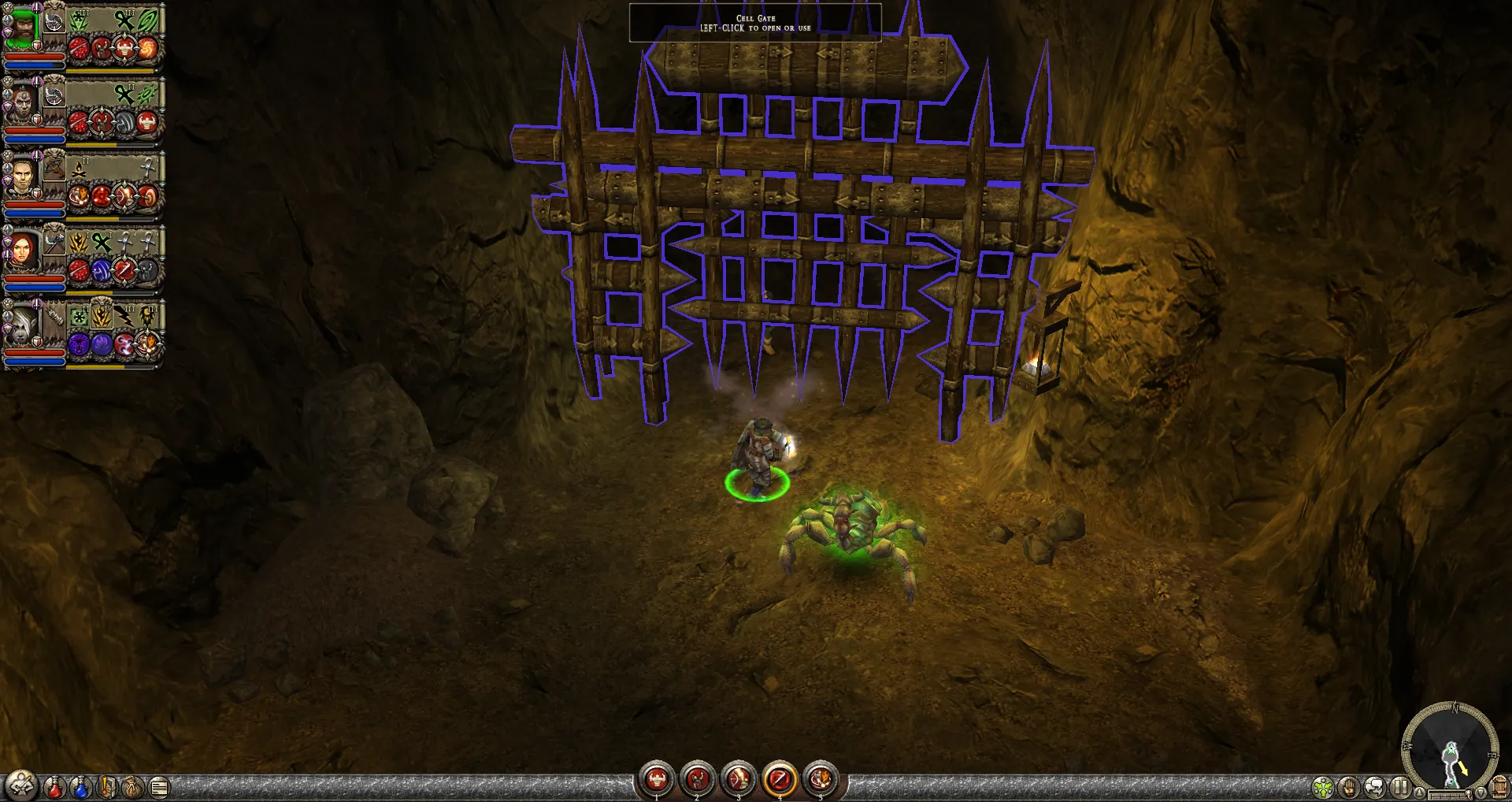Viewport: 1512px width, 802px height.
Task: Pause the game with the pause button
Action: [x=1399, y=786]
